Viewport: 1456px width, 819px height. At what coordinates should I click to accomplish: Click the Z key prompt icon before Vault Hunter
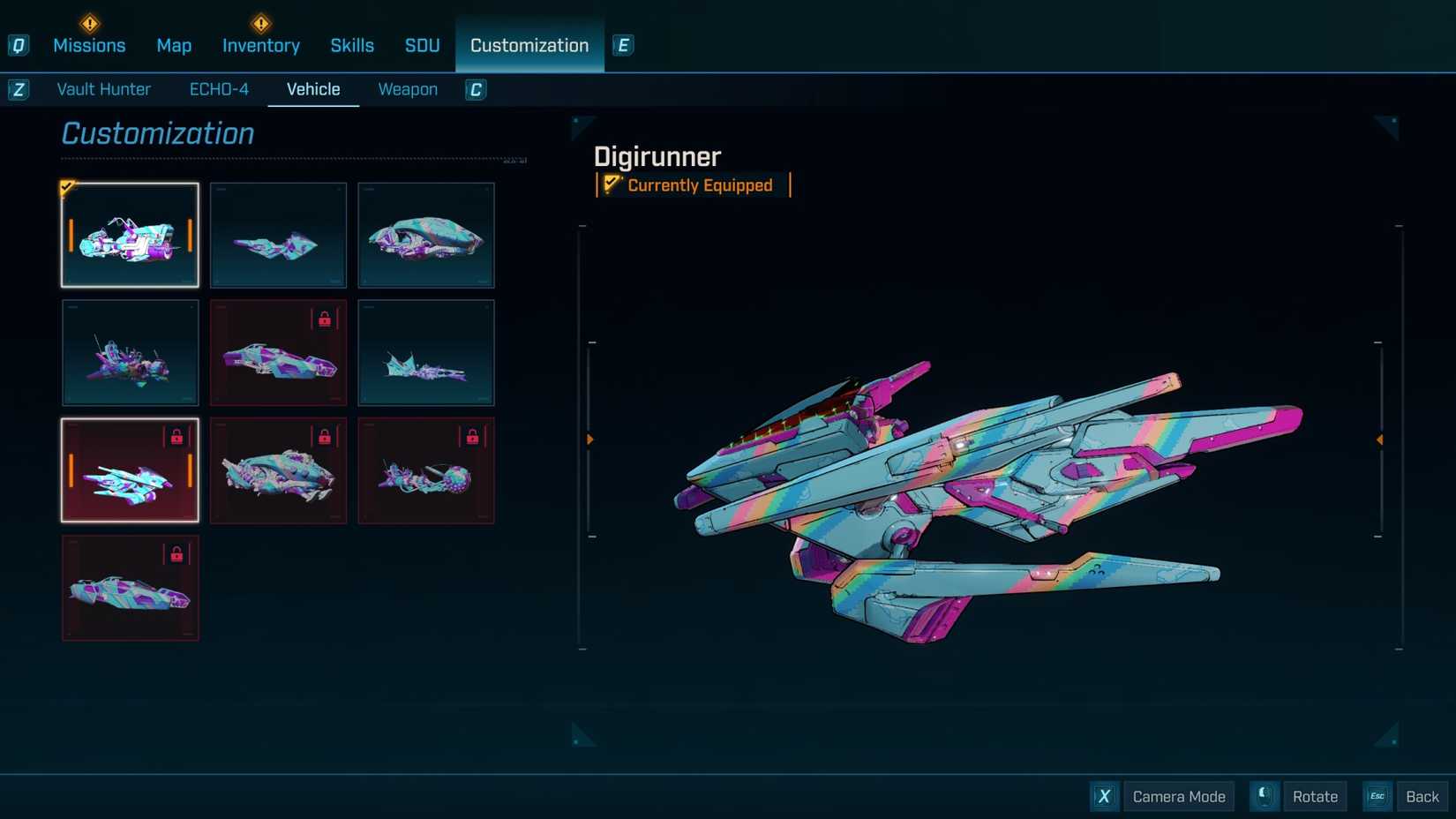pos(18,89)
